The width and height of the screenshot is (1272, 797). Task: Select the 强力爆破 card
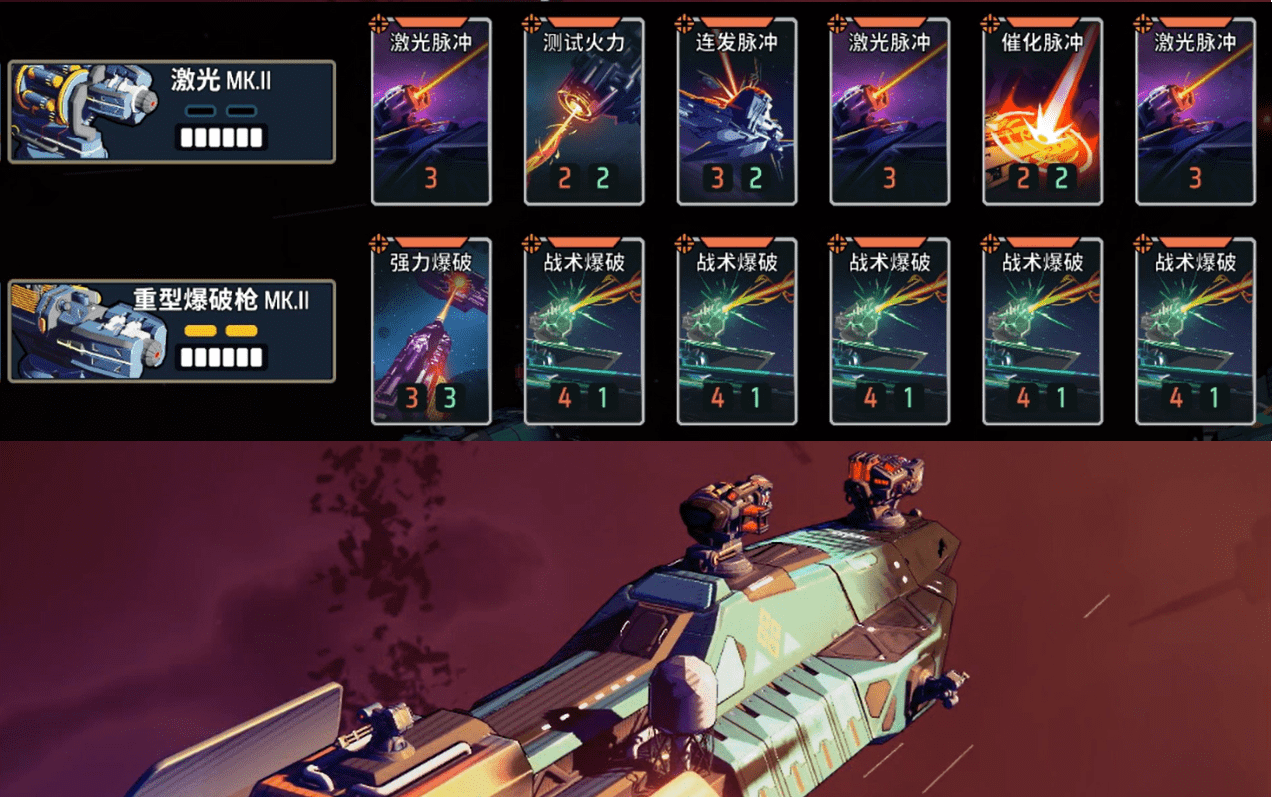click(431, 332)
